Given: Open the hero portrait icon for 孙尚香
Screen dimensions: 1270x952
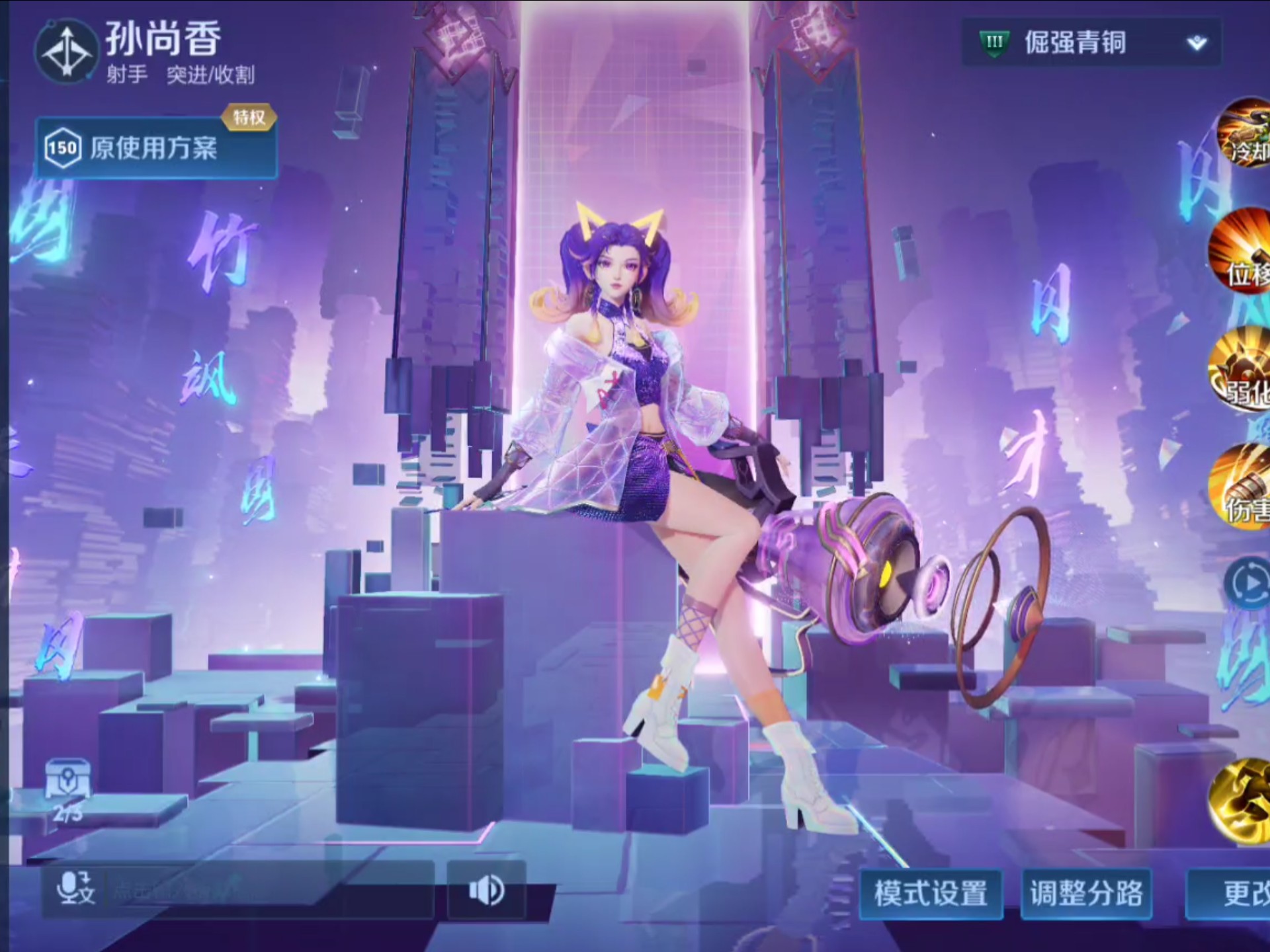Looking at the screenshot, I should 66,53.
